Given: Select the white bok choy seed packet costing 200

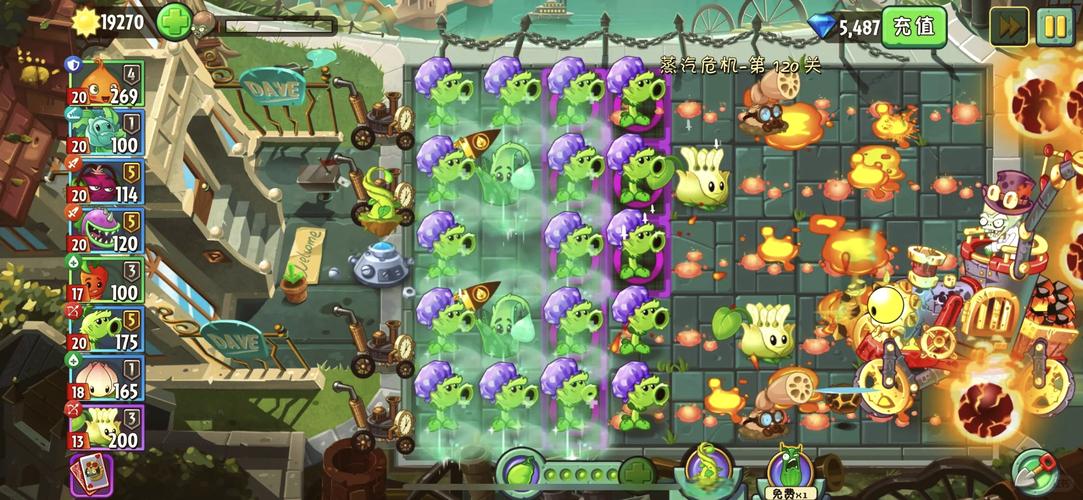Looking at the screenshot, I should 105,427.
